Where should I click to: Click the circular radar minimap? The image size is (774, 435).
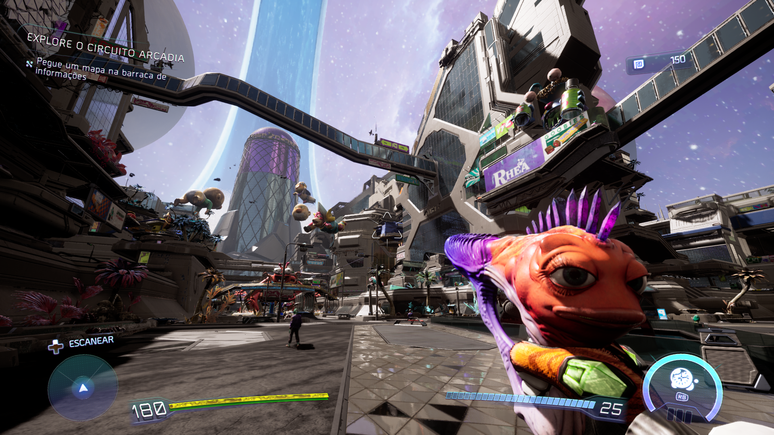pyautogui.click(x=82, y=387)
